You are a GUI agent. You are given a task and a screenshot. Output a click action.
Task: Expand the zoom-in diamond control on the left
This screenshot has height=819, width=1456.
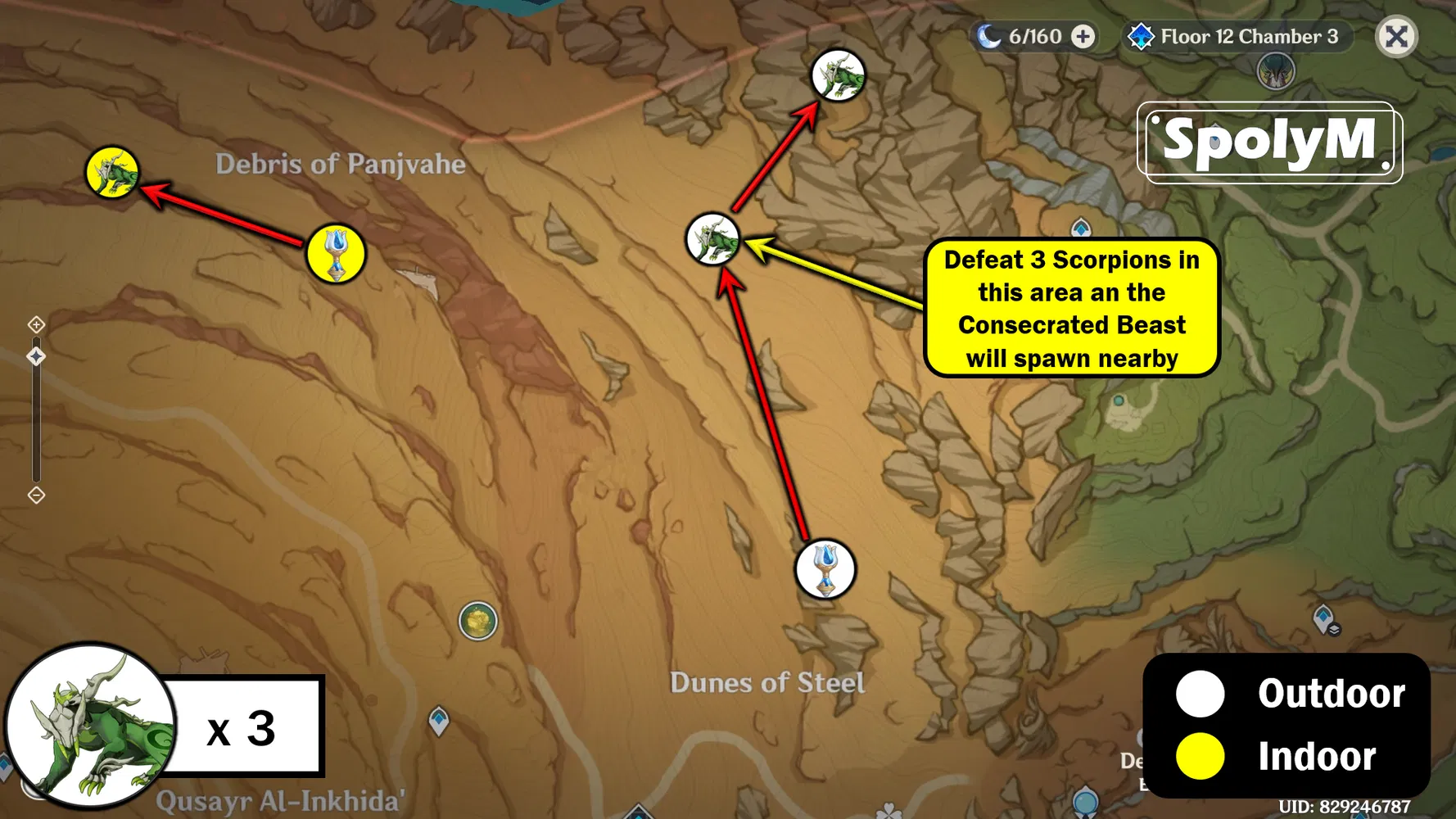tap(36, 324)
